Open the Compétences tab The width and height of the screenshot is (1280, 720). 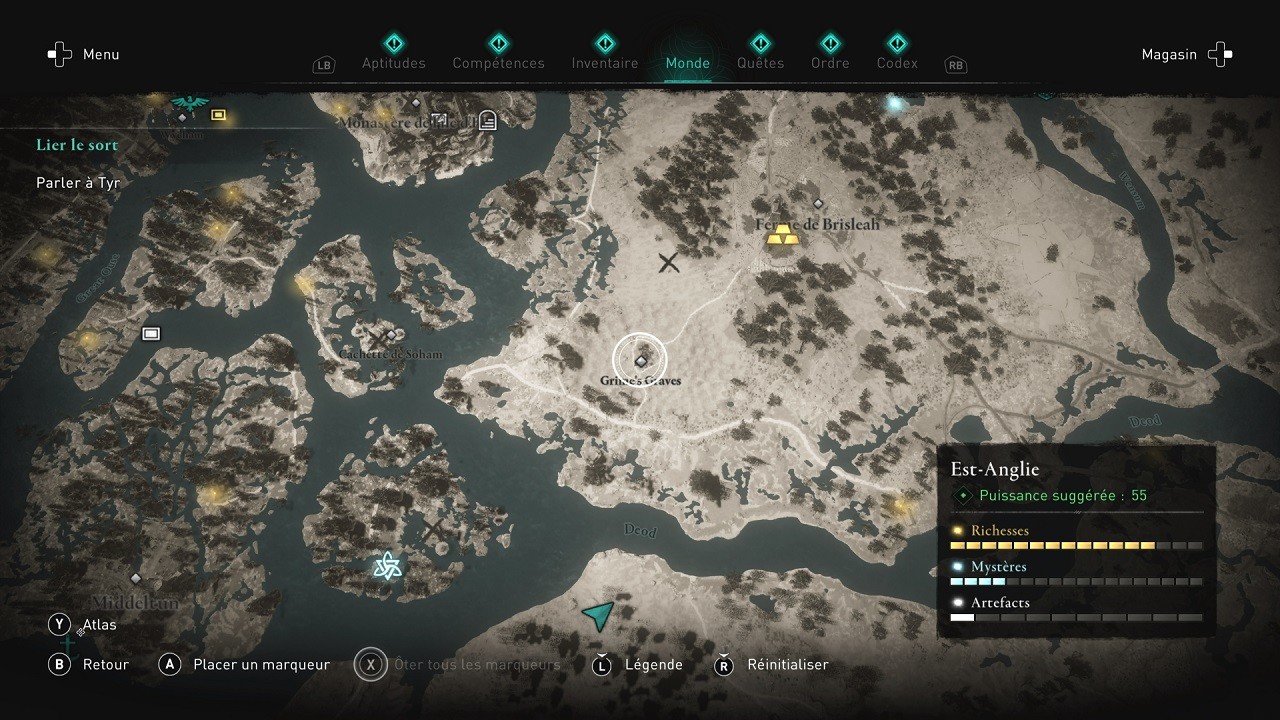pyautogui.click(x=498, y=62)
